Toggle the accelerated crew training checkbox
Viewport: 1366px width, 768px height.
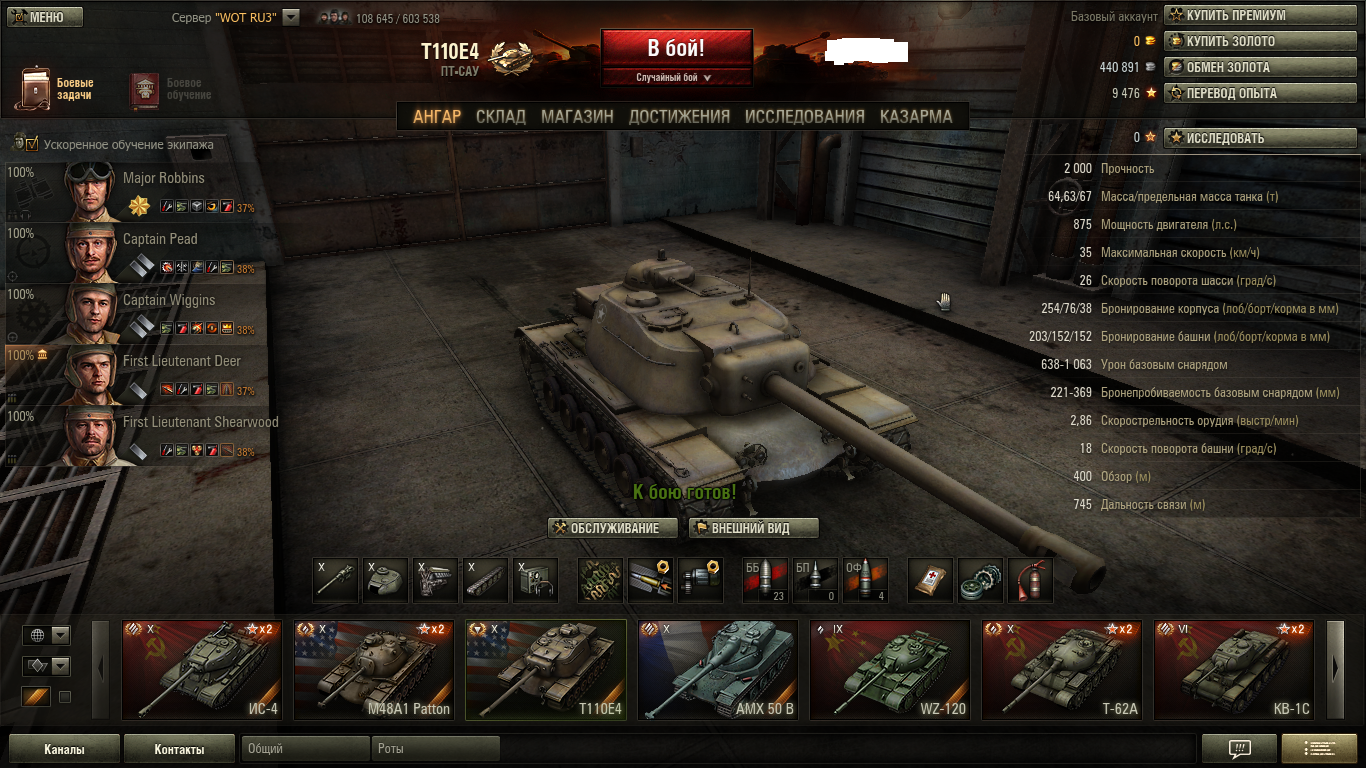click(30, 144)
